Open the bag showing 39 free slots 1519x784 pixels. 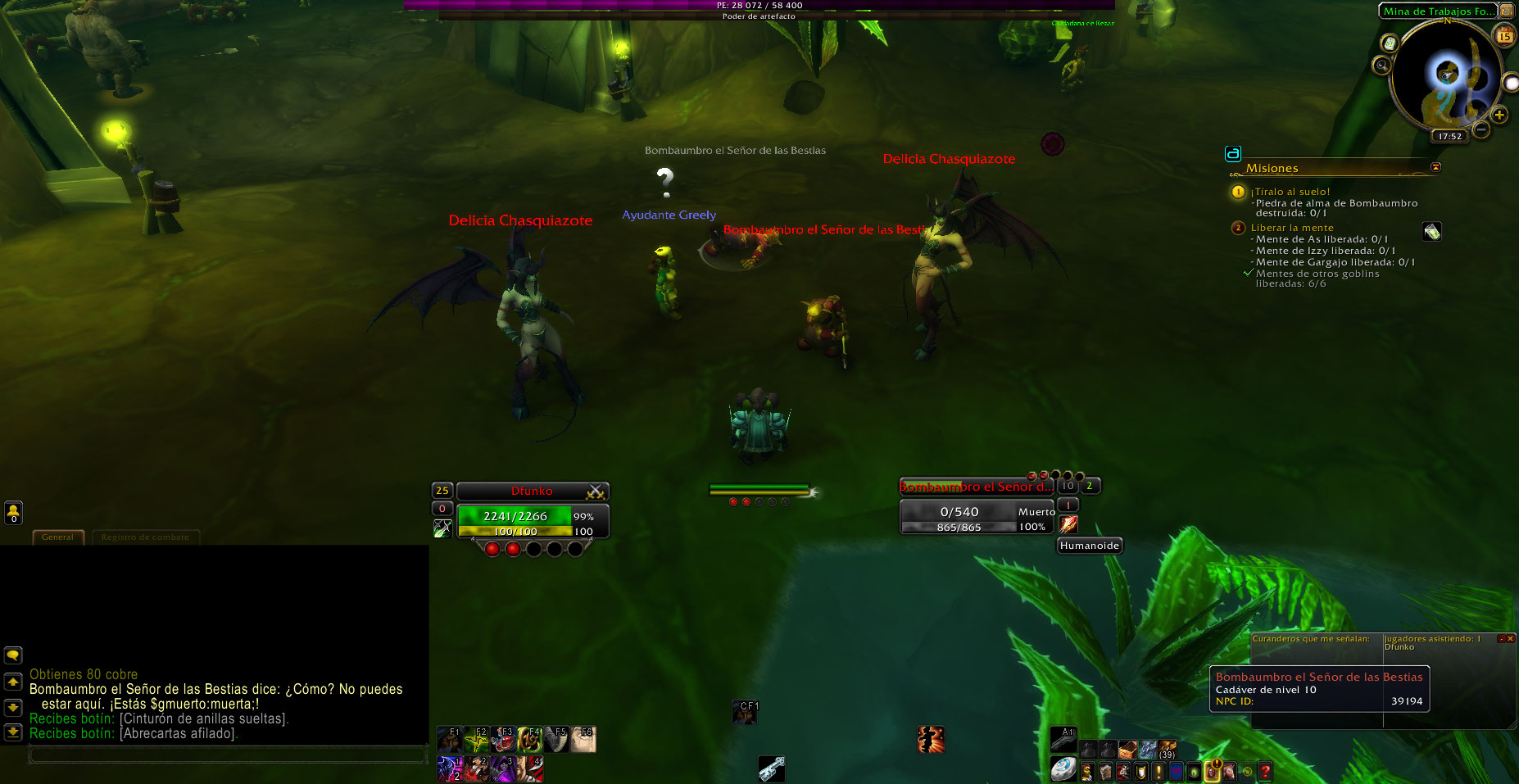pos(1167,749)
